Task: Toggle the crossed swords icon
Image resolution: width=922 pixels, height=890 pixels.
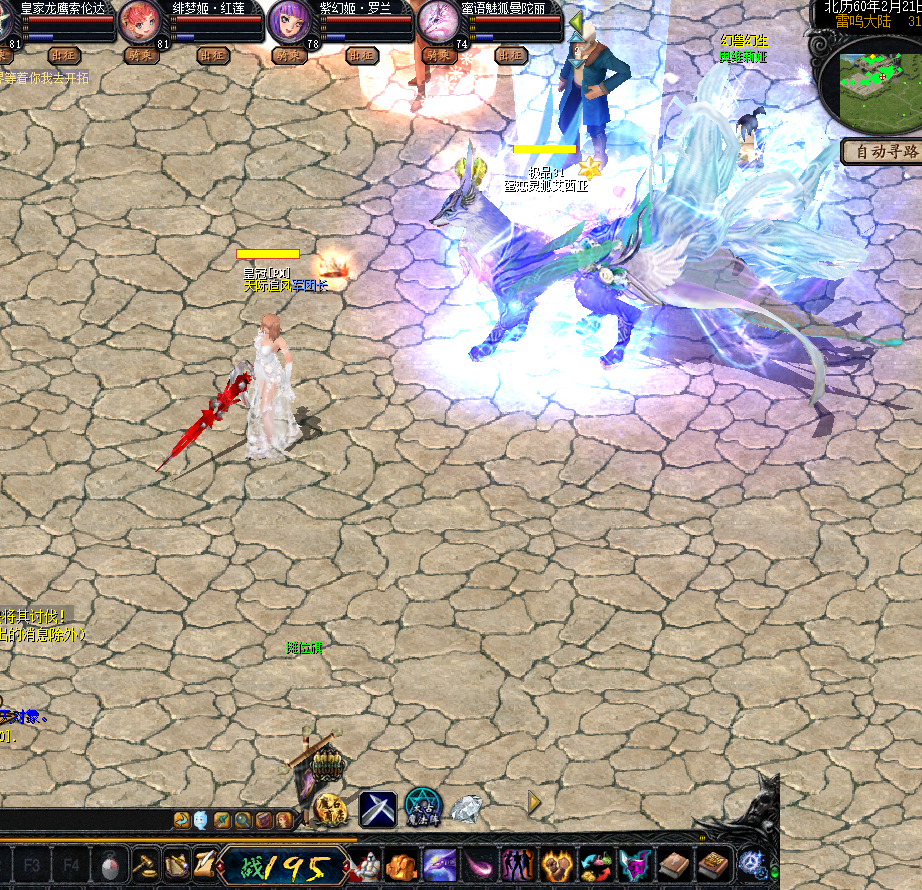Action: pyautogui.click(x=378, y=808)
